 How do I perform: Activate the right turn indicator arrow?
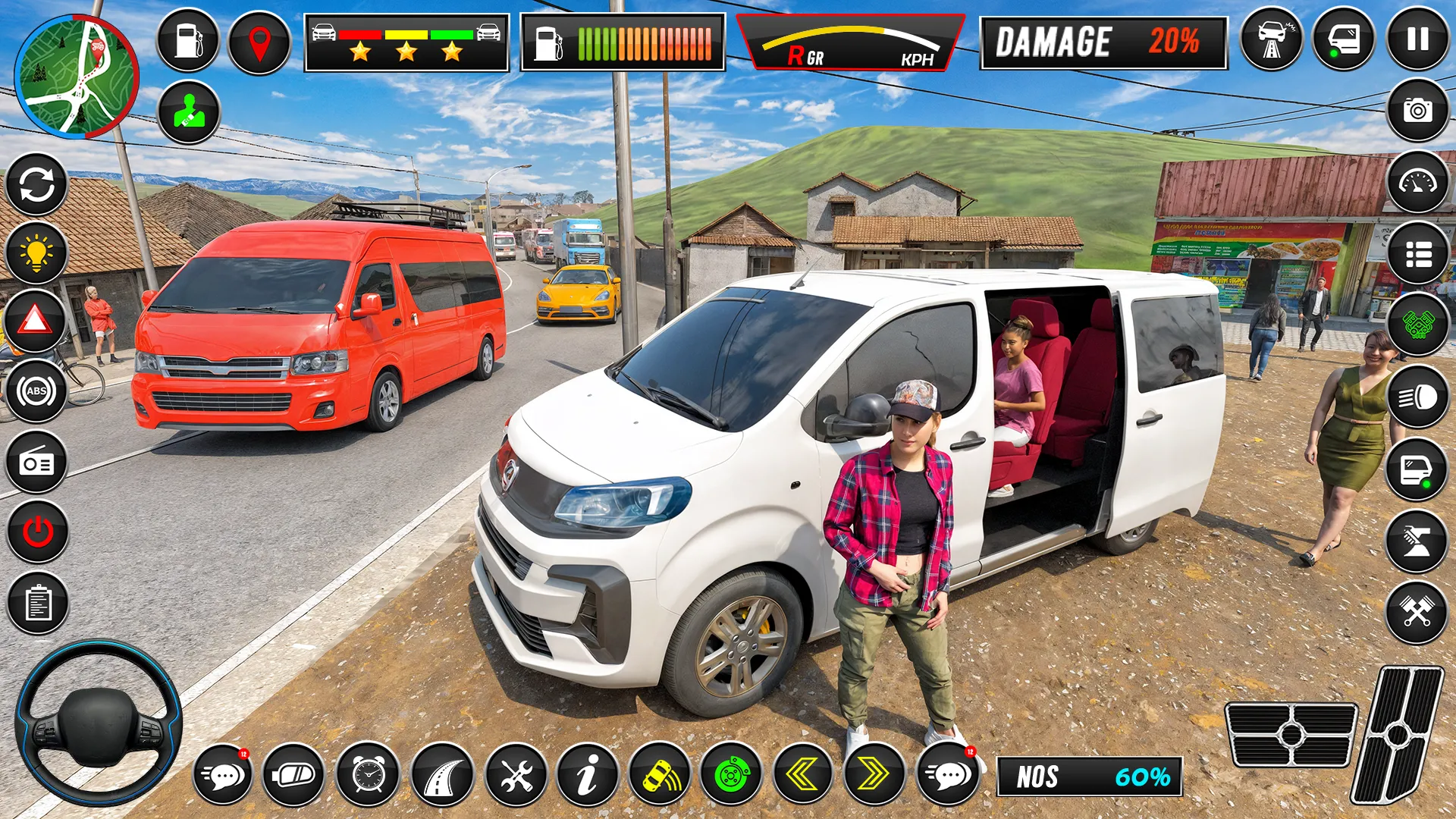pyautogui.click(x=874, y=774)
